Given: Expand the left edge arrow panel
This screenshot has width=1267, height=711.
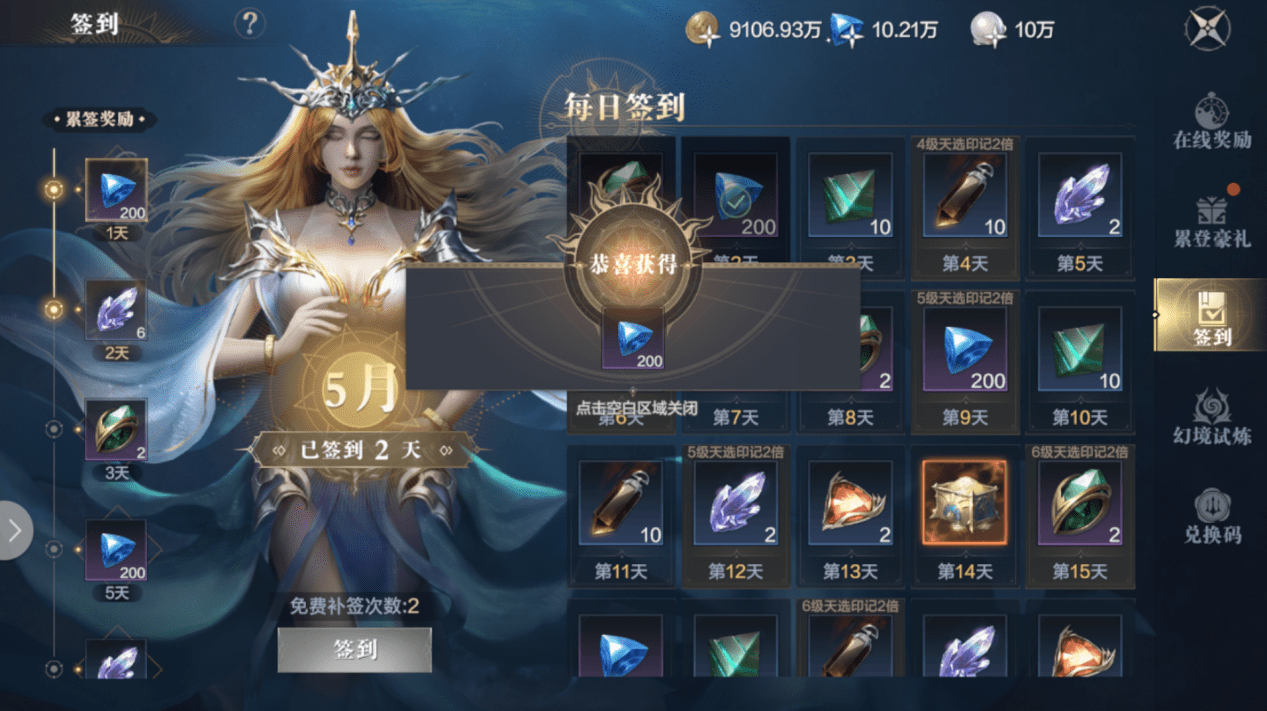Looking at the screenshot, I should pos(15,530).
